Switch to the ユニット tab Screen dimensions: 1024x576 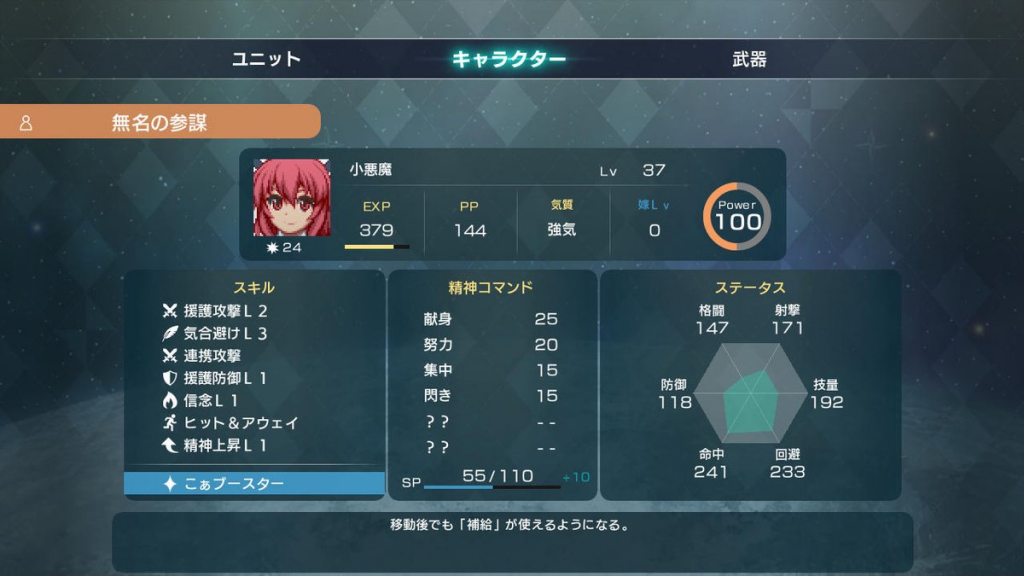[x=266, y=59]
